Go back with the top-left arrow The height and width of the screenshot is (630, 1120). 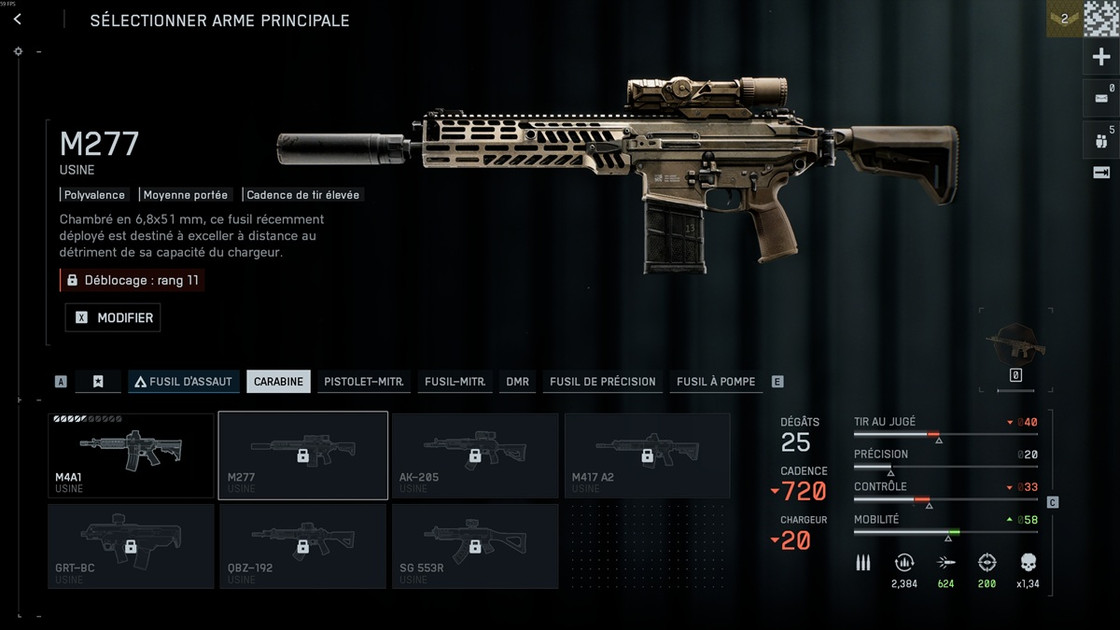point(17,20)
